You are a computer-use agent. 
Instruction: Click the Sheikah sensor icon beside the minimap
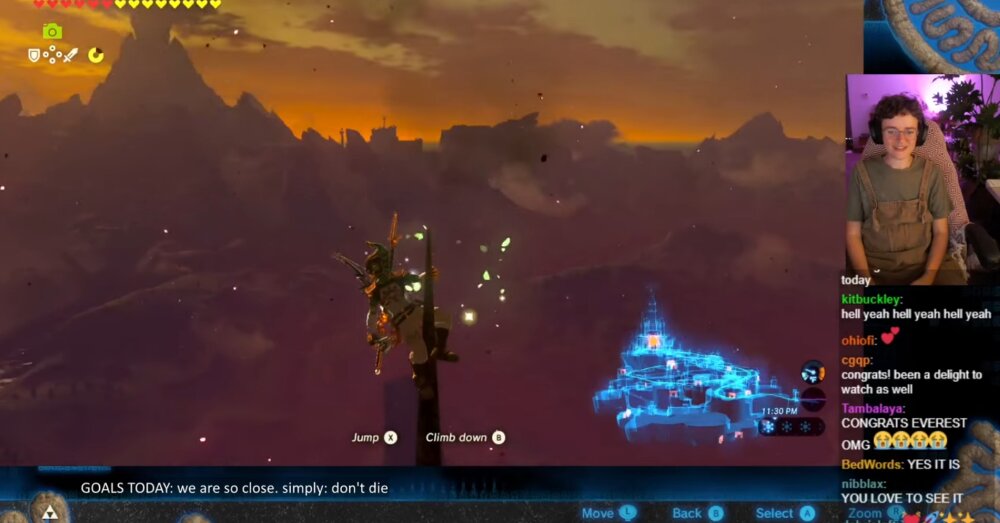(813, 373)
